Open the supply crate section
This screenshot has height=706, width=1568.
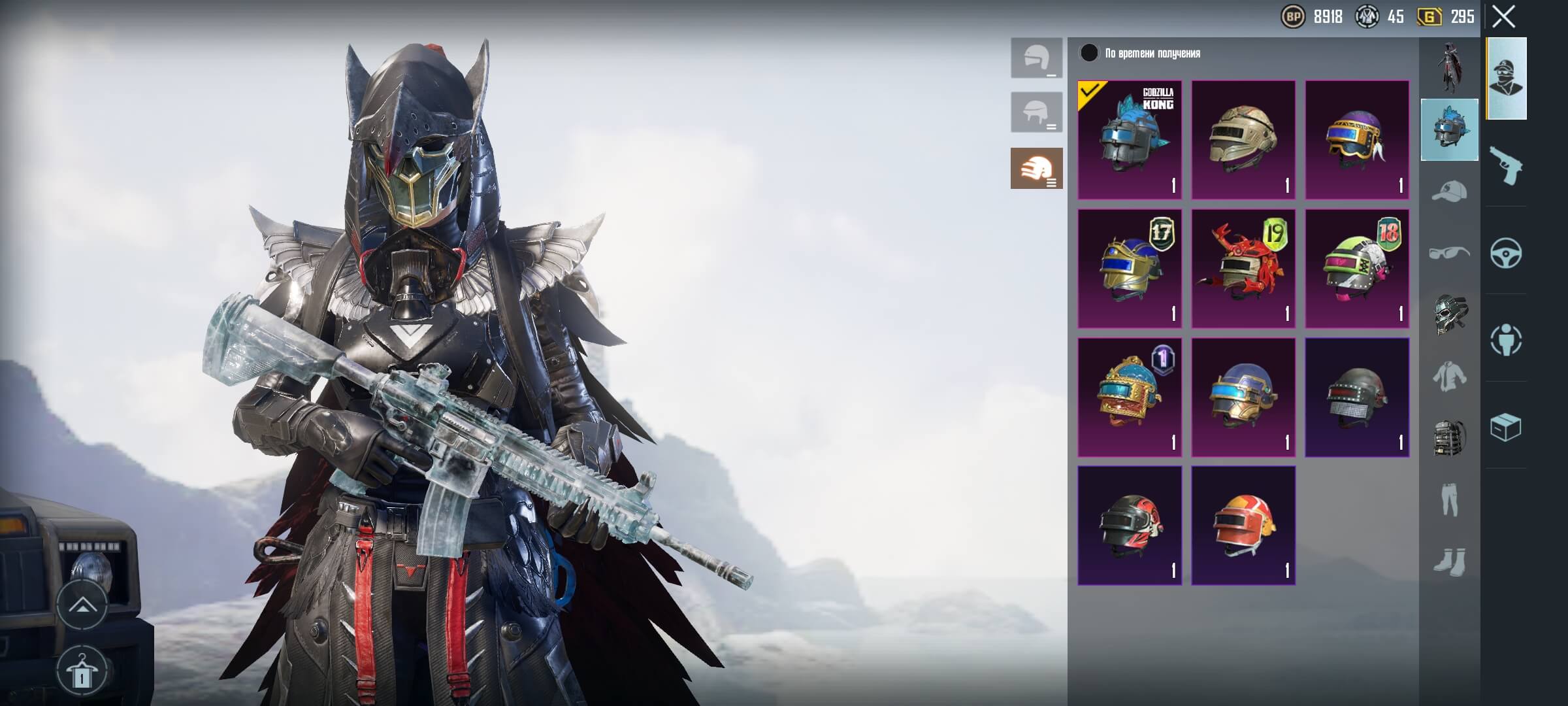(x=1506, y=428)
